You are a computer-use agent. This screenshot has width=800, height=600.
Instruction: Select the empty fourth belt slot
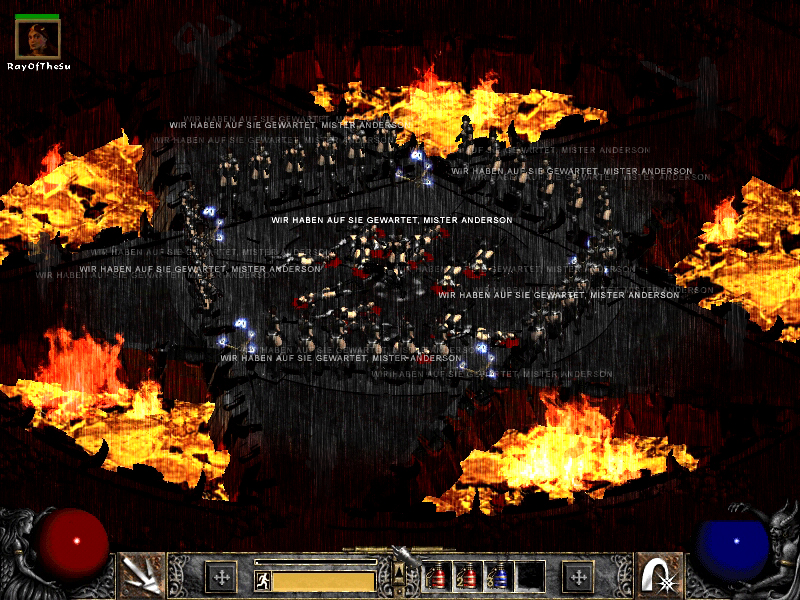point(530,576)
